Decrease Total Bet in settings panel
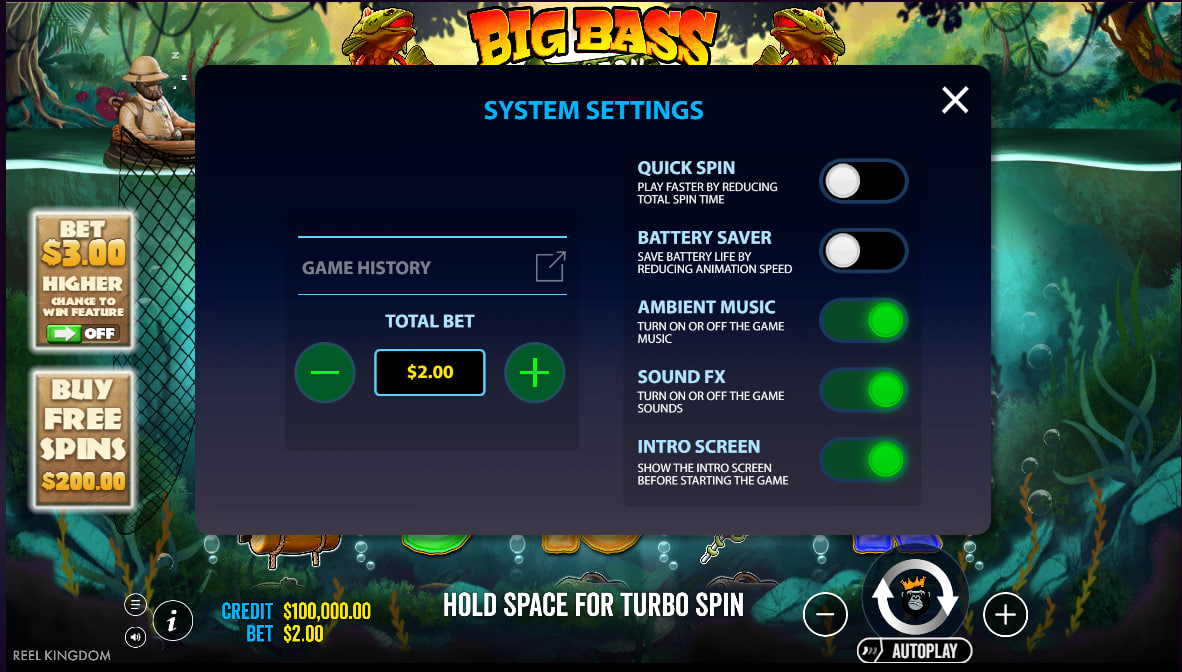 pos(325,373)
